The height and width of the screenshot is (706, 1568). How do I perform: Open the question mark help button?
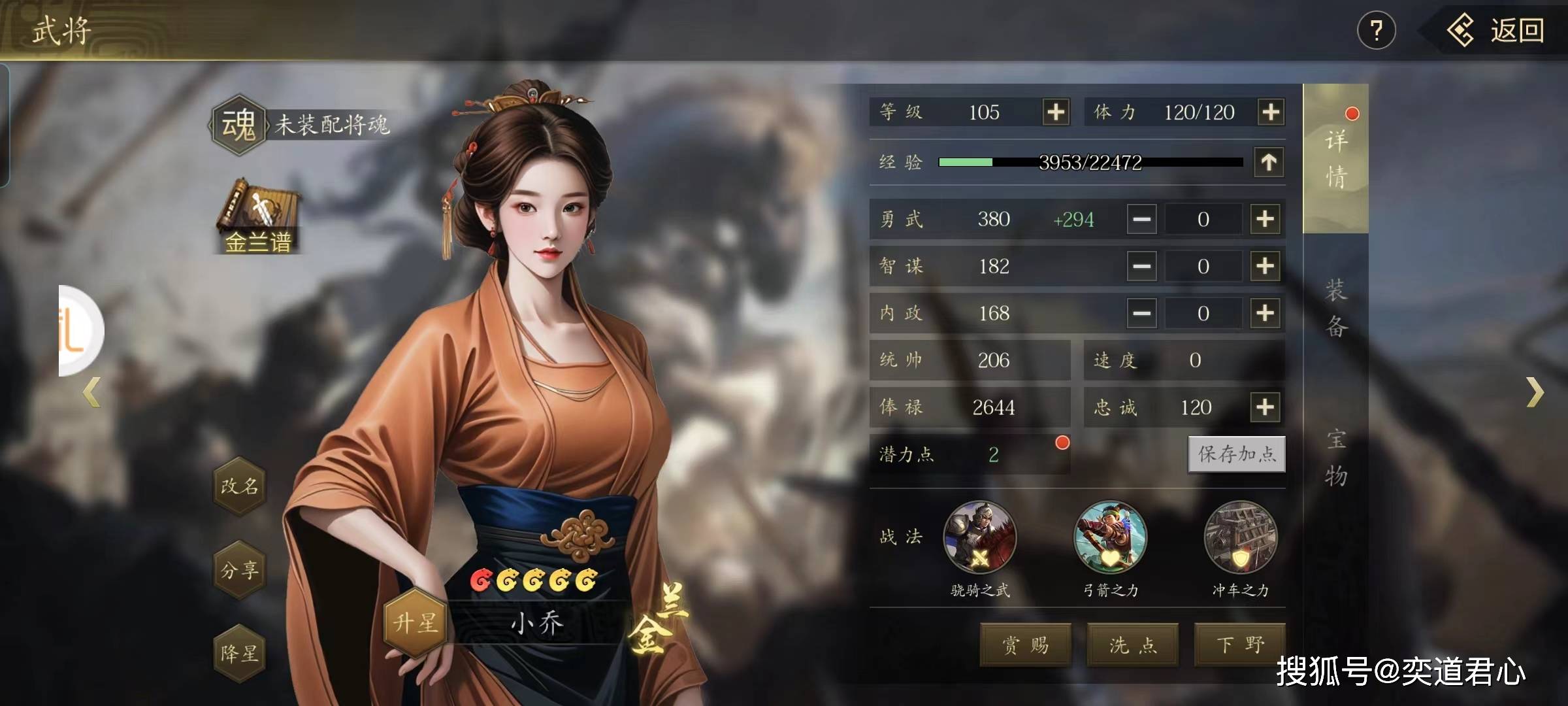point(1377,31)
